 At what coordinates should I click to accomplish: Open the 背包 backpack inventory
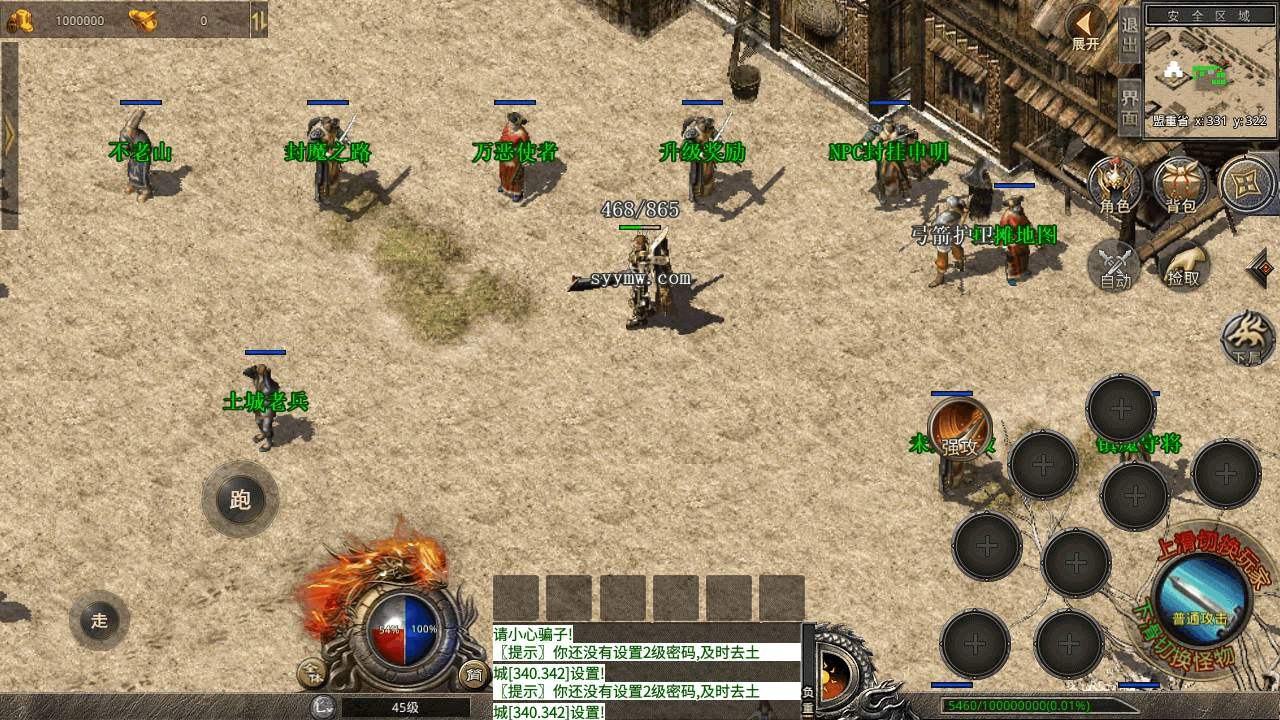coord(1181,186)
